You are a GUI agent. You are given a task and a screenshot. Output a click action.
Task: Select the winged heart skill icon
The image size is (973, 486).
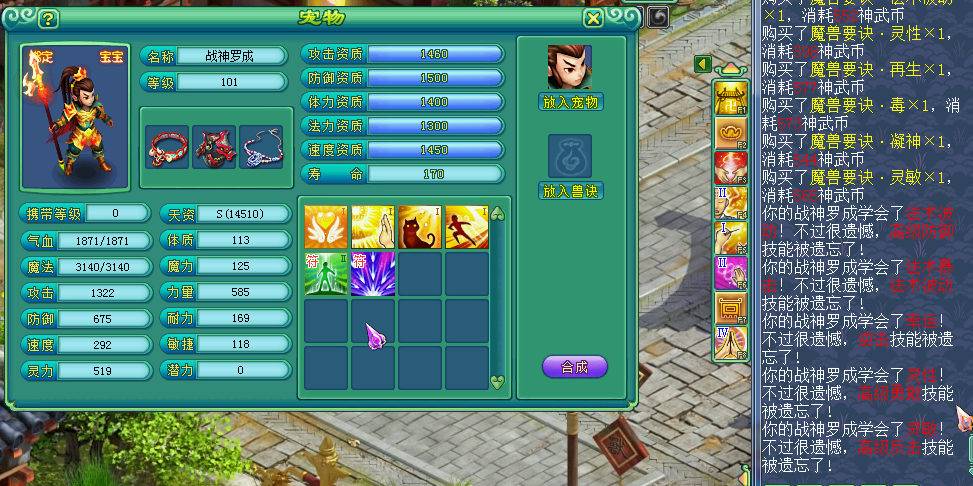(326, 227)
